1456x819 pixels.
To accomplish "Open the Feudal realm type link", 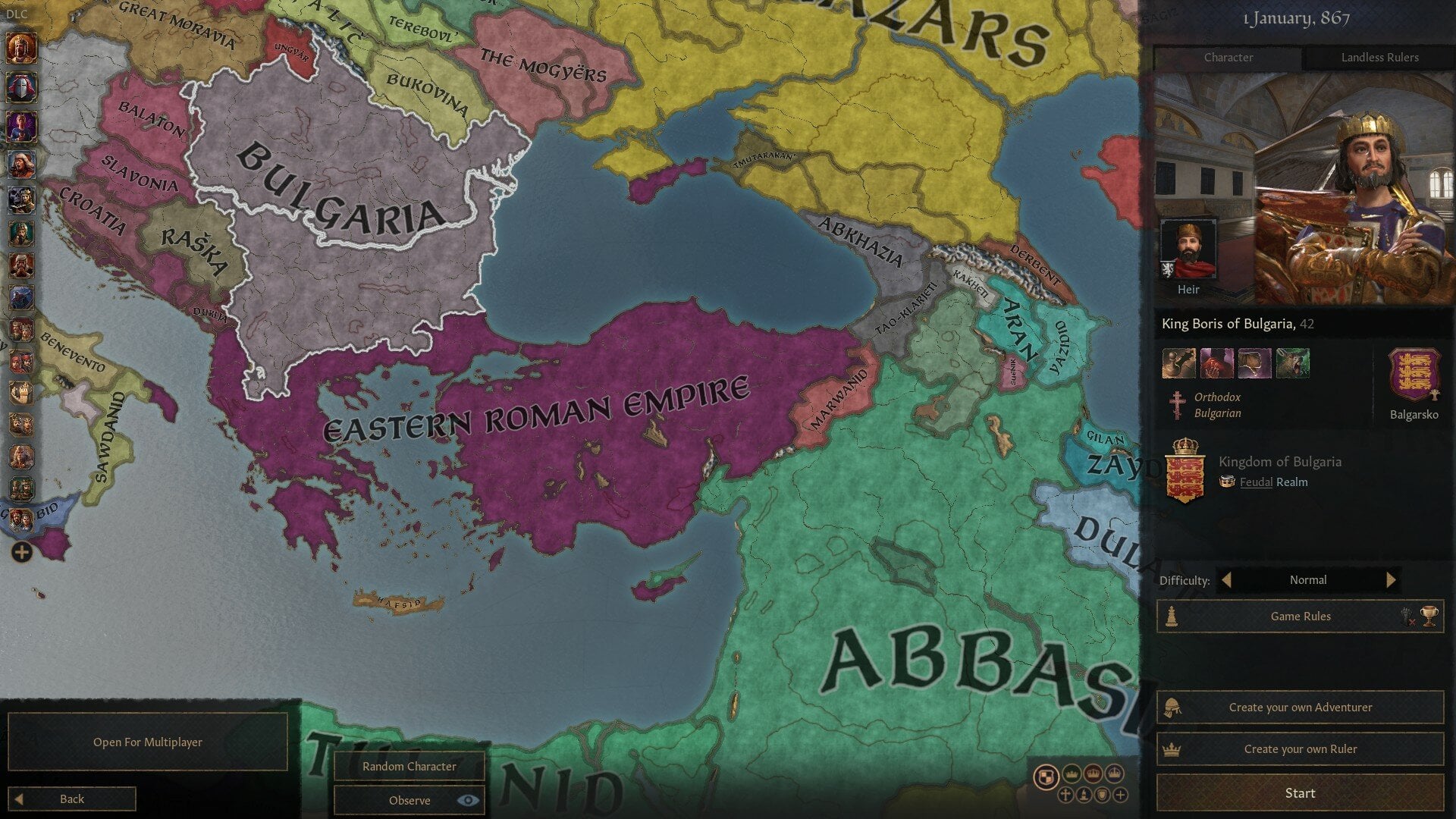I will (x=1255, y=482).
